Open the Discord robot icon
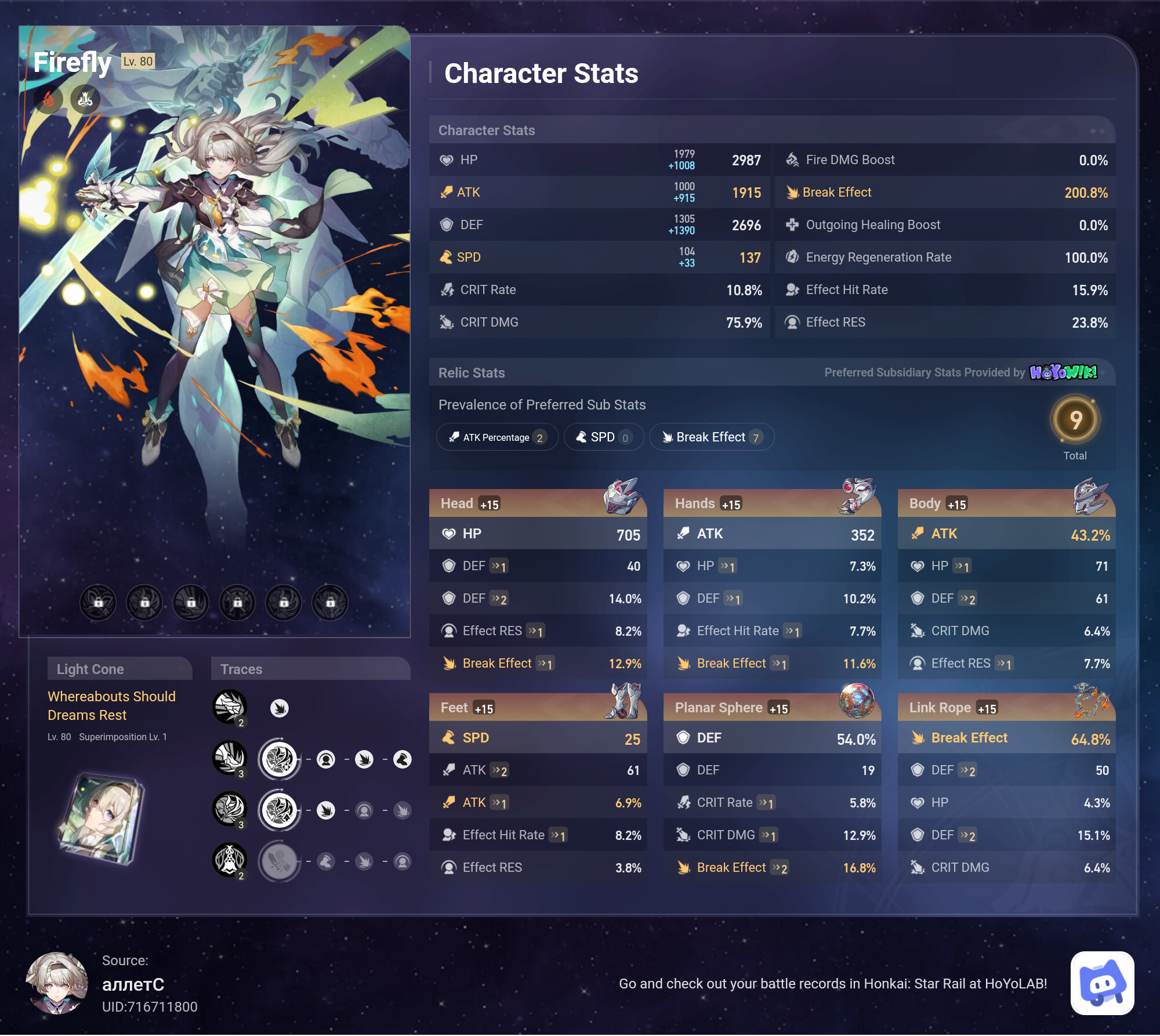The width and height of the screenshot is (1160, 1036). point(1102,983)
